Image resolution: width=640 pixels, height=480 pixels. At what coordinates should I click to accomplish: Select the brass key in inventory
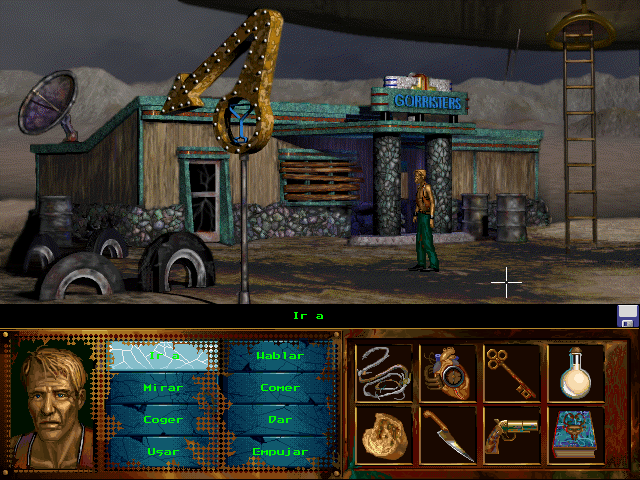point(512,372)
